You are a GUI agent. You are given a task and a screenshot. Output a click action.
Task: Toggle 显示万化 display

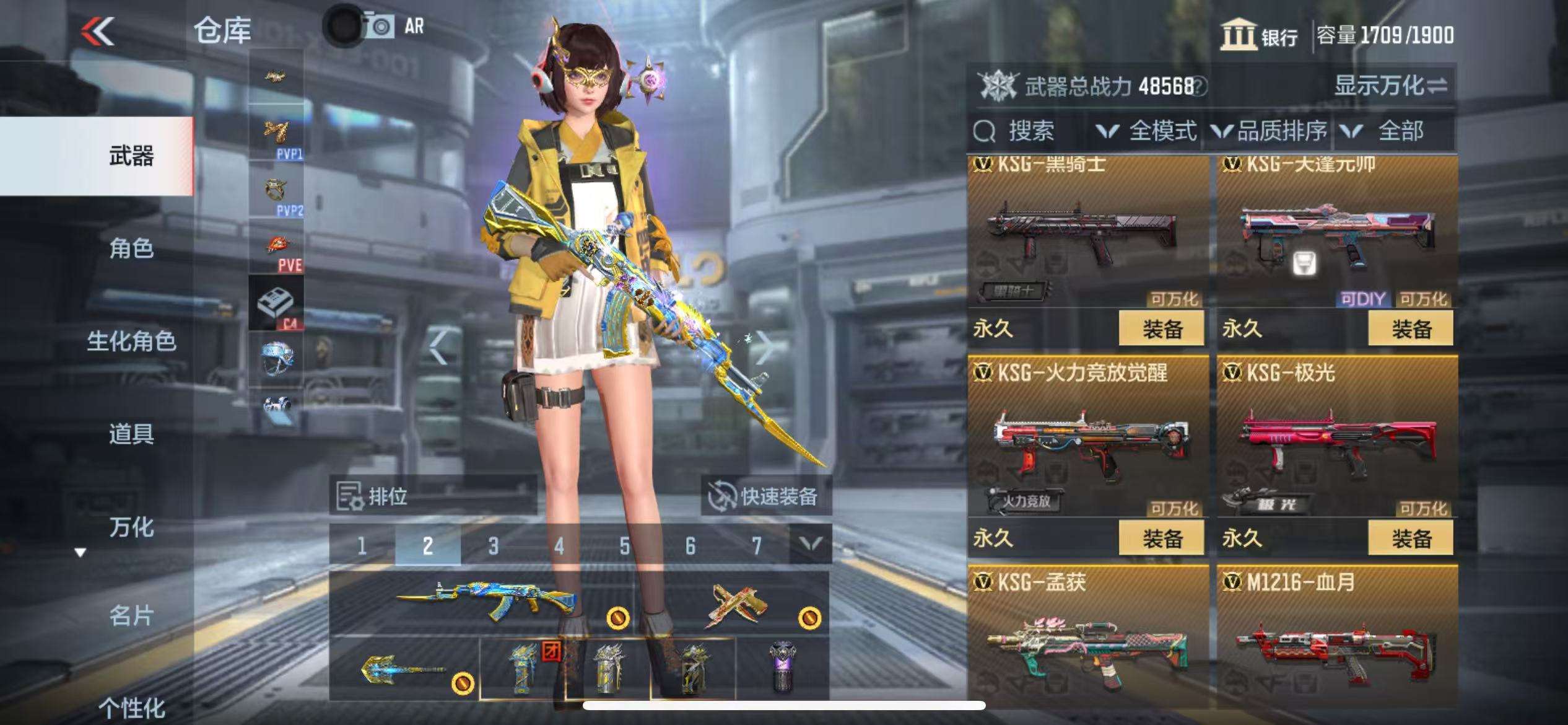pyautogui.click(x=1390, y=86)
